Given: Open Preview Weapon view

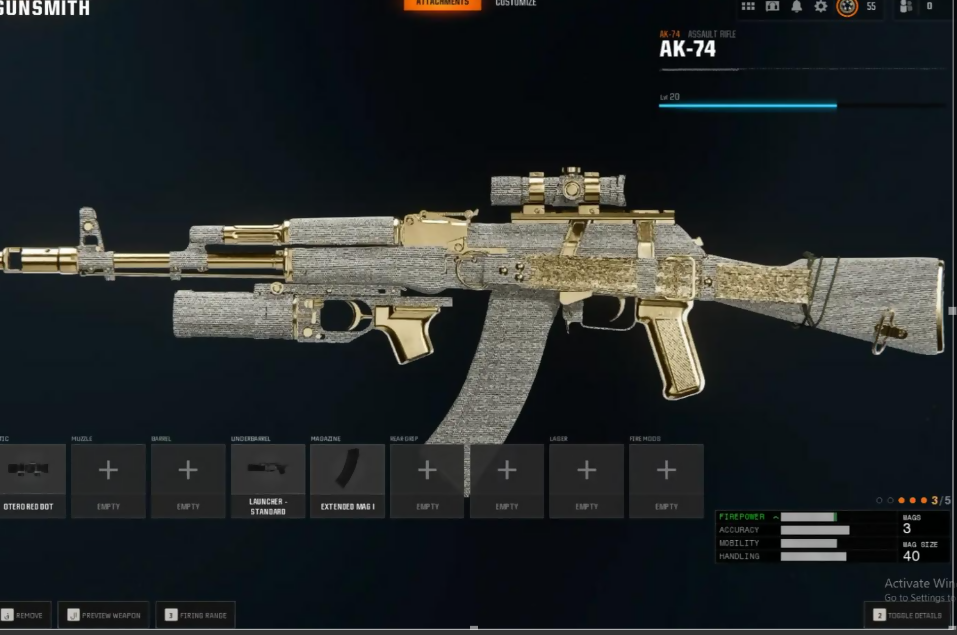Looking at the screenshot, I should (x=104, y=615).
